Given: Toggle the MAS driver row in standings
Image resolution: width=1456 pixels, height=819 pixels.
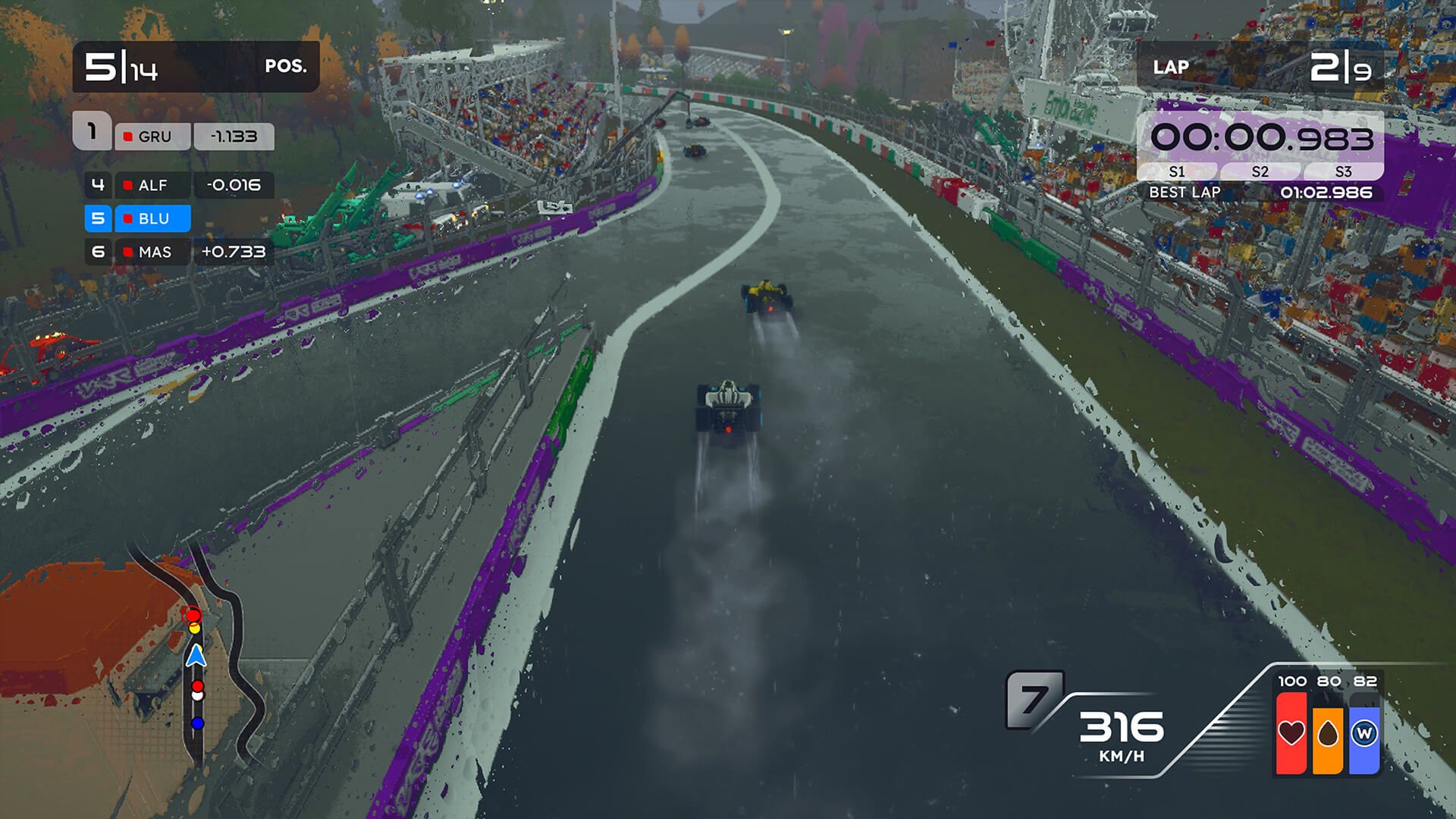Looking at the screenshot, I should point(152,252).
